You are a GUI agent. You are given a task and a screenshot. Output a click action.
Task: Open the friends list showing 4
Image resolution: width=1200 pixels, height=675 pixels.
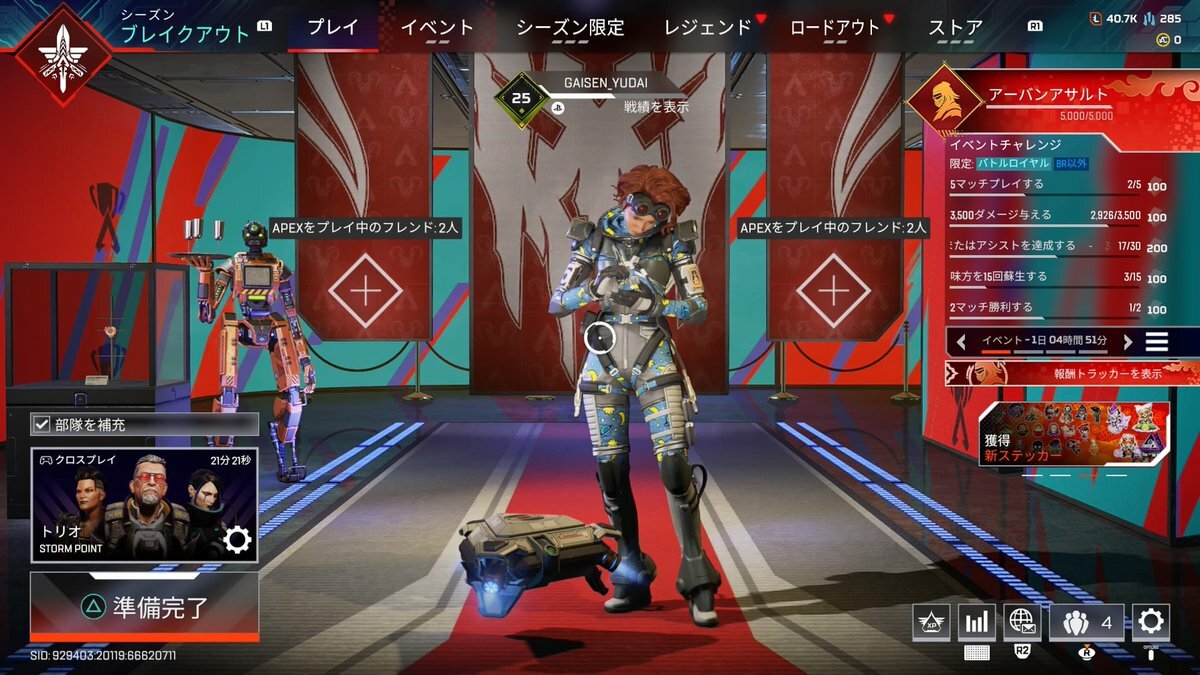coord(1087,622)
